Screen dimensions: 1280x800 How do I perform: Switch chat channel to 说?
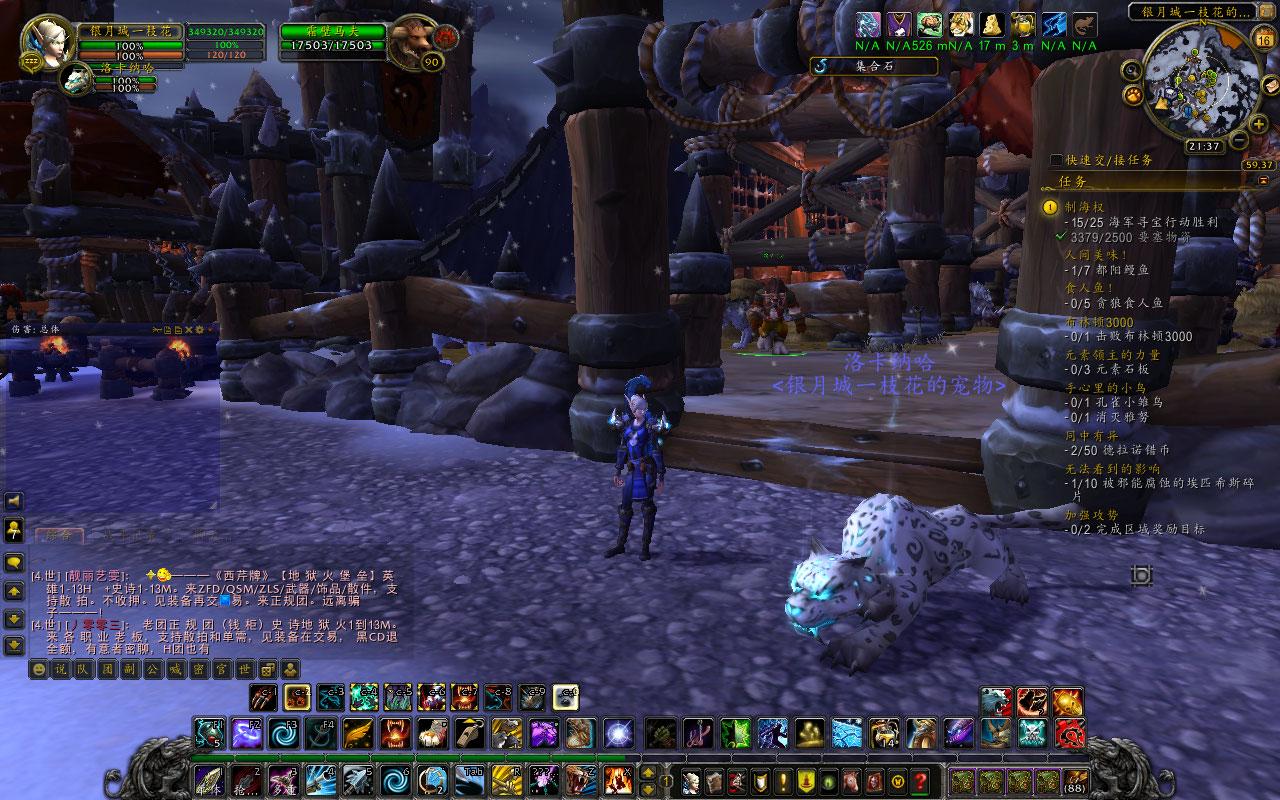click(x=60, y=669)
